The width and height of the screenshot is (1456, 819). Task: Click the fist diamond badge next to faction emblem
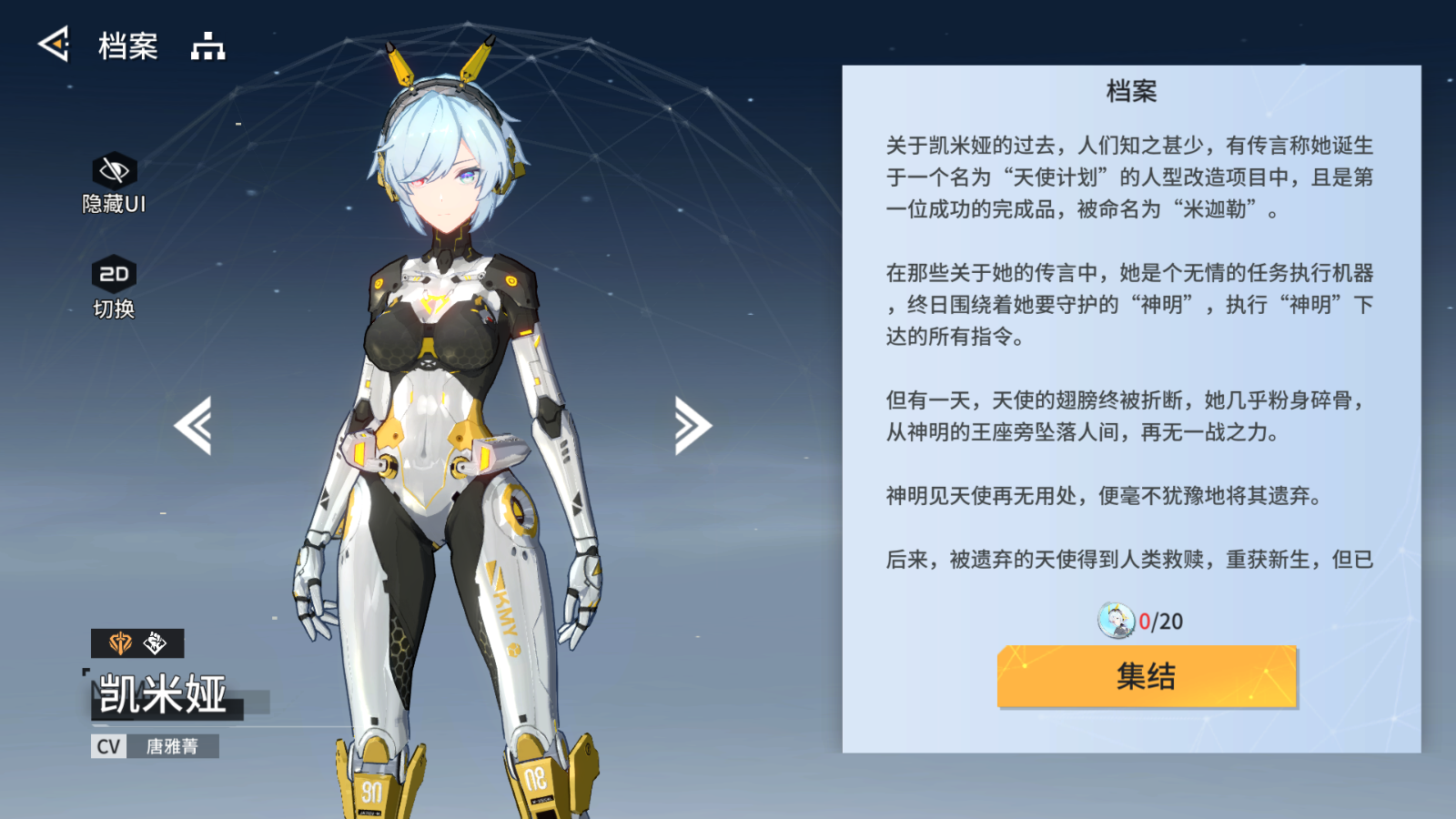(153, 642)
